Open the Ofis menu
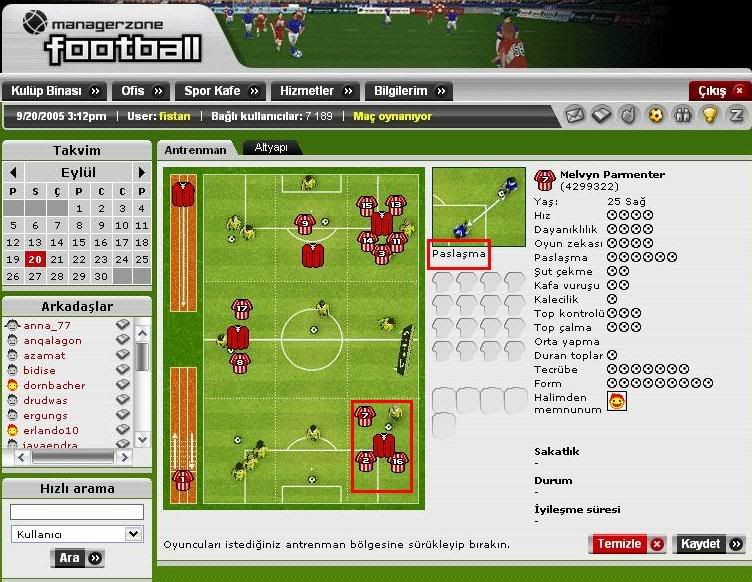The image size is (752, 582). tap(140, 91)
